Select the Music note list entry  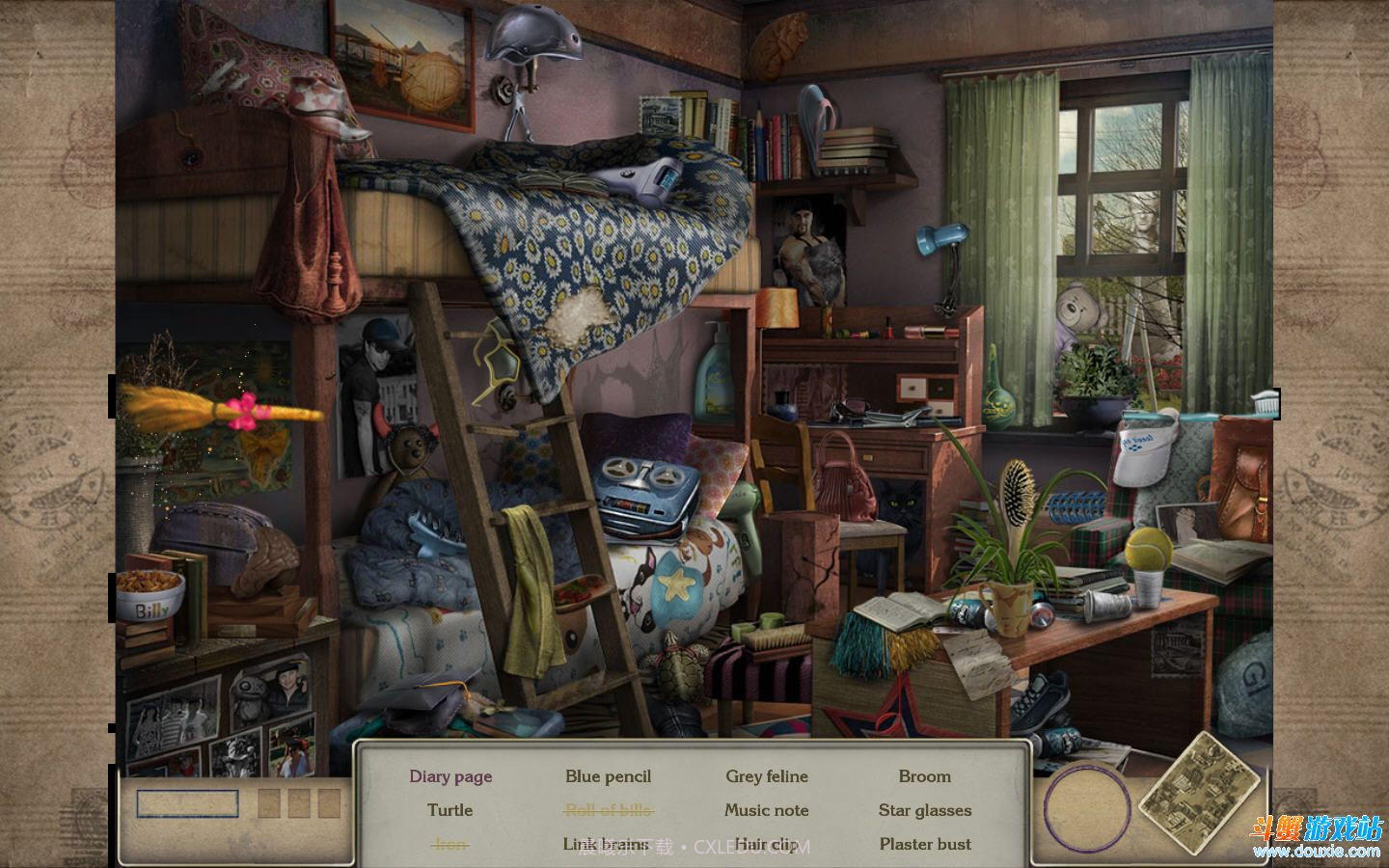[767, 810]
